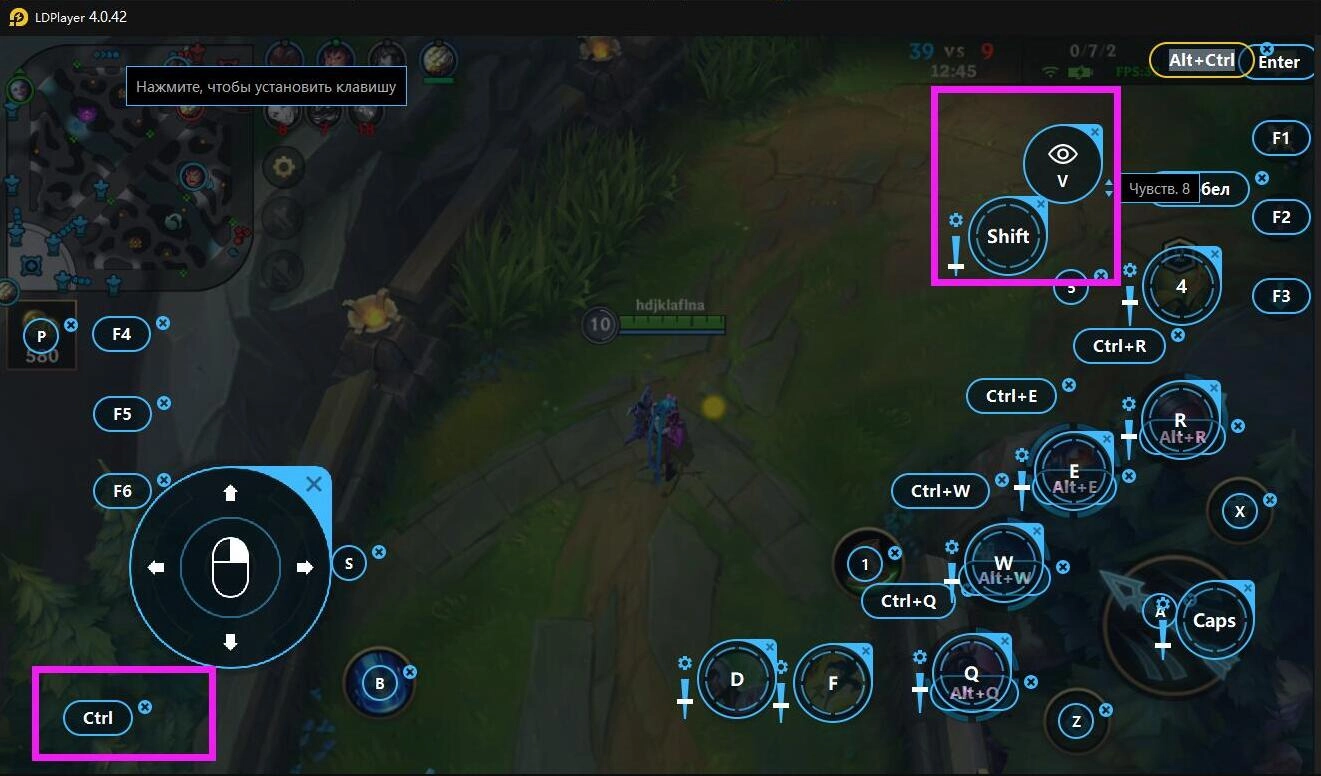Select the D ability mapping circle
Viewport: 1321px width, 776px height.
pos(737,680)
